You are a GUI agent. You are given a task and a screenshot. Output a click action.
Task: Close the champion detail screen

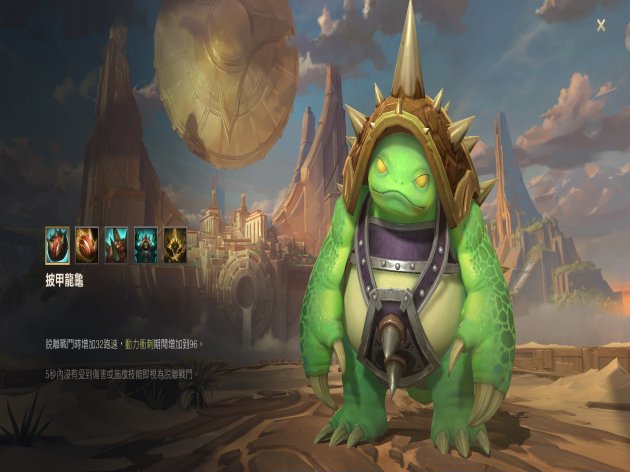pos(601,24)
